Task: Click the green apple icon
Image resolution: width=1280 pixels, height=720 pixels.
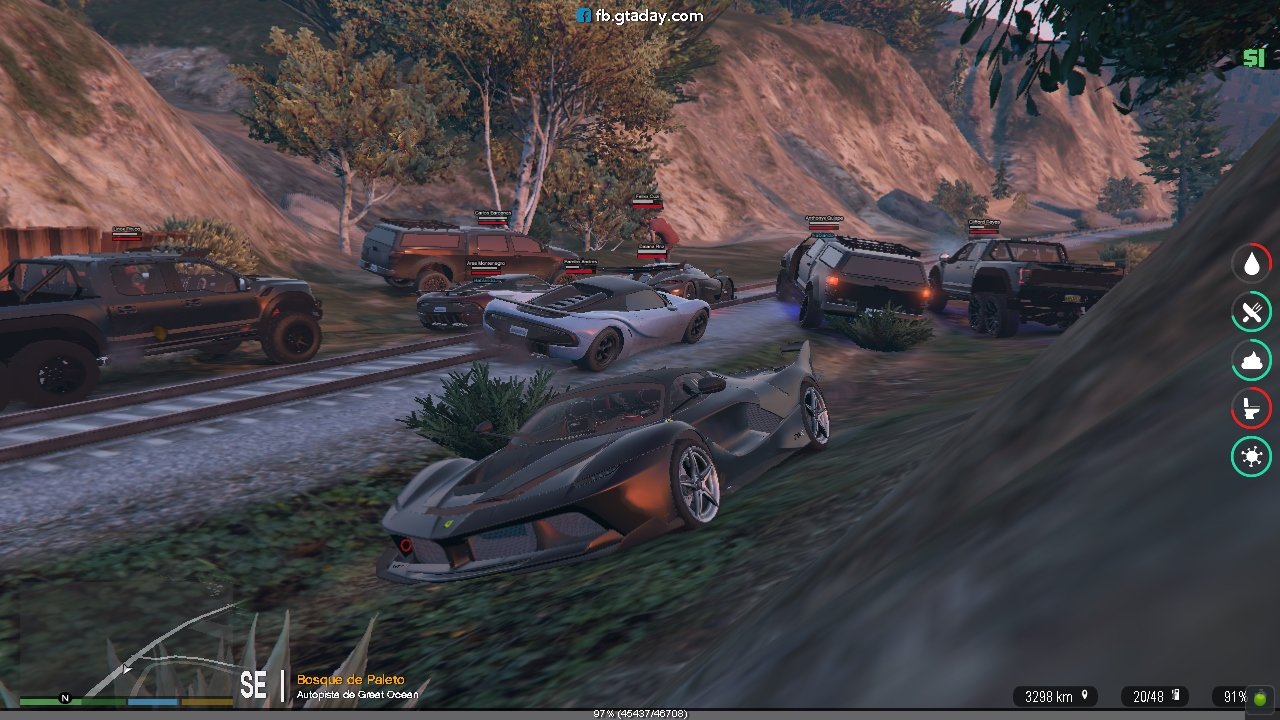Action: point(1259,697)
